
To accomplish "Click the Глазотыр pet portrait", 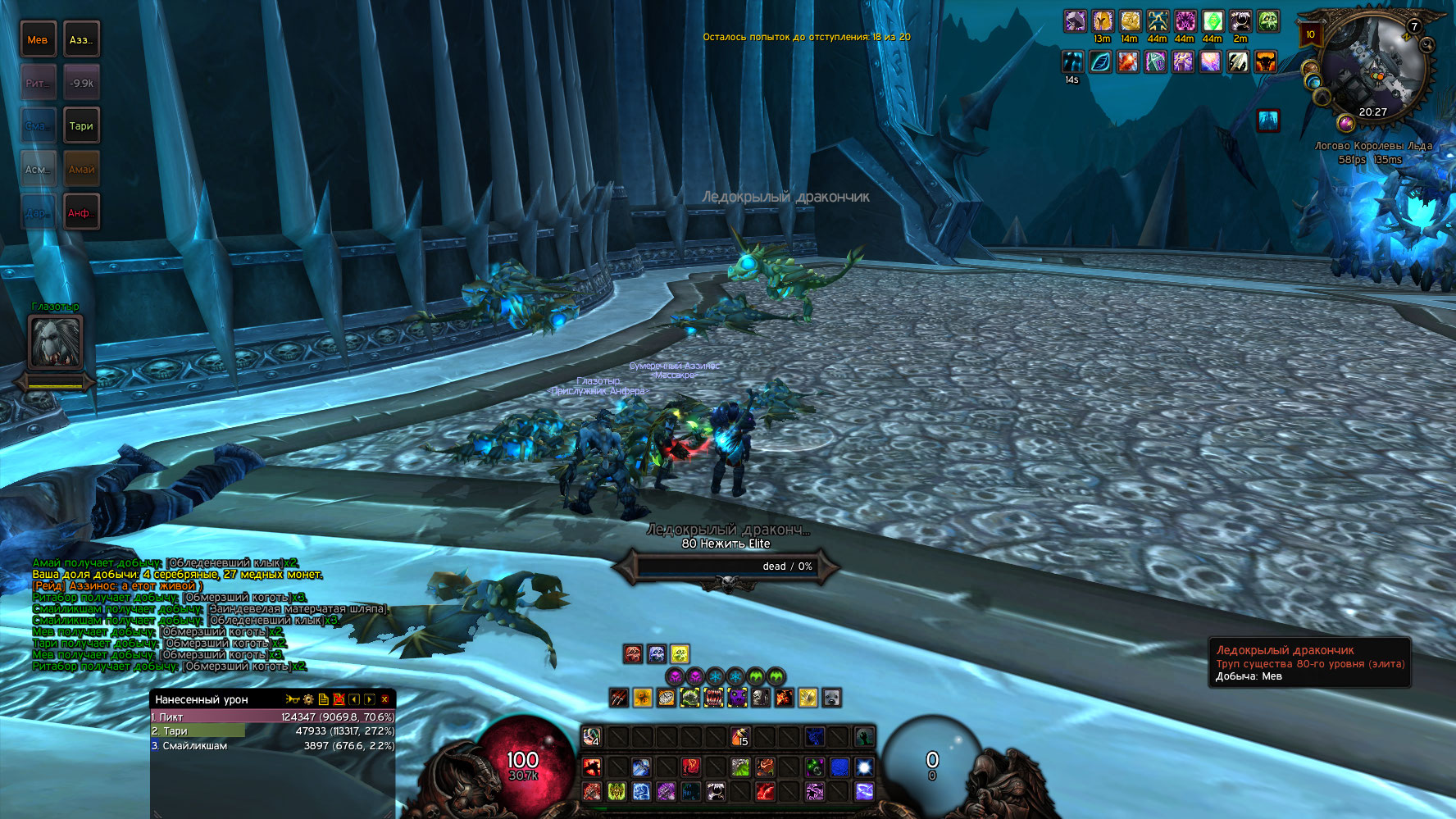I will [56, 342].
